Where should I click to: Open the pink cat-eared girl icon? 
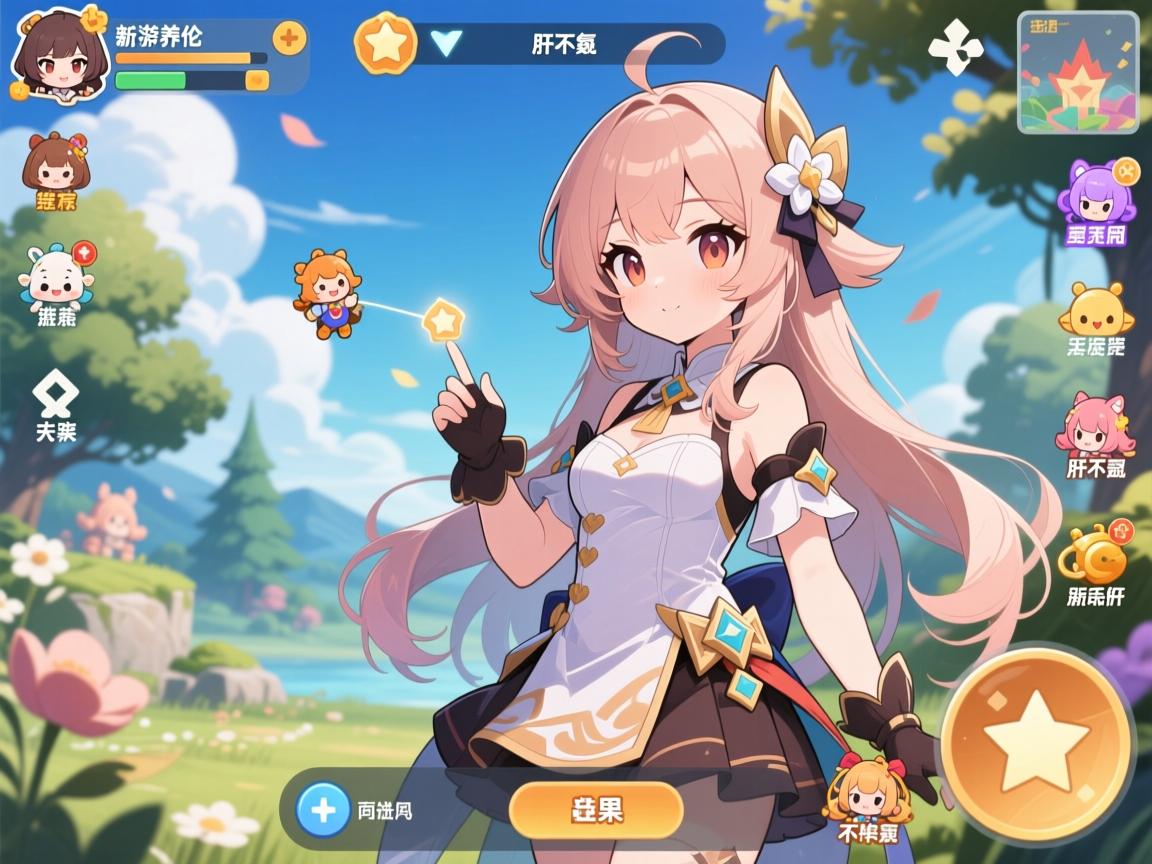(1095, 424)
